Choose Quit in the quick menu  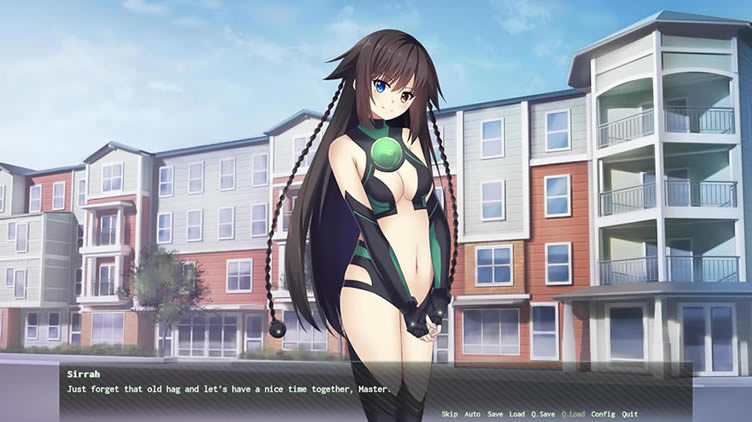click(629, 414)
